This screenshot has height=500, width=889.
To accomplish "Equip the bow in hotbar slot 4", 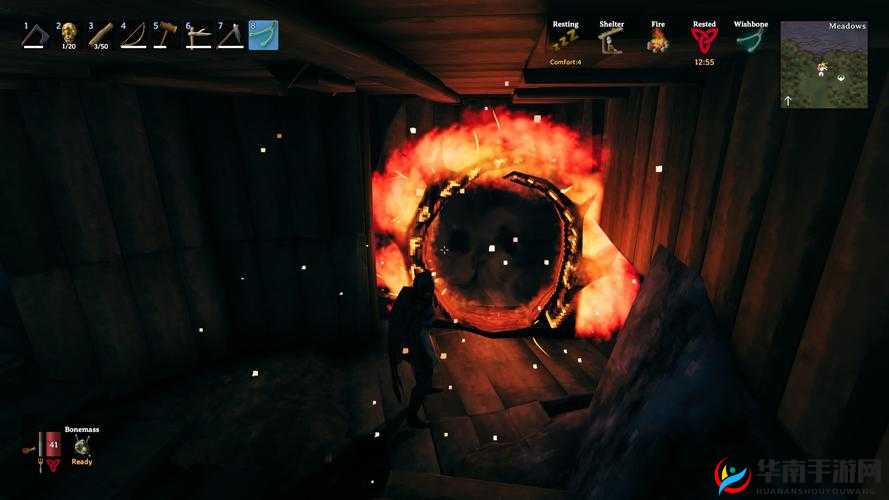I will click(132, 36).
